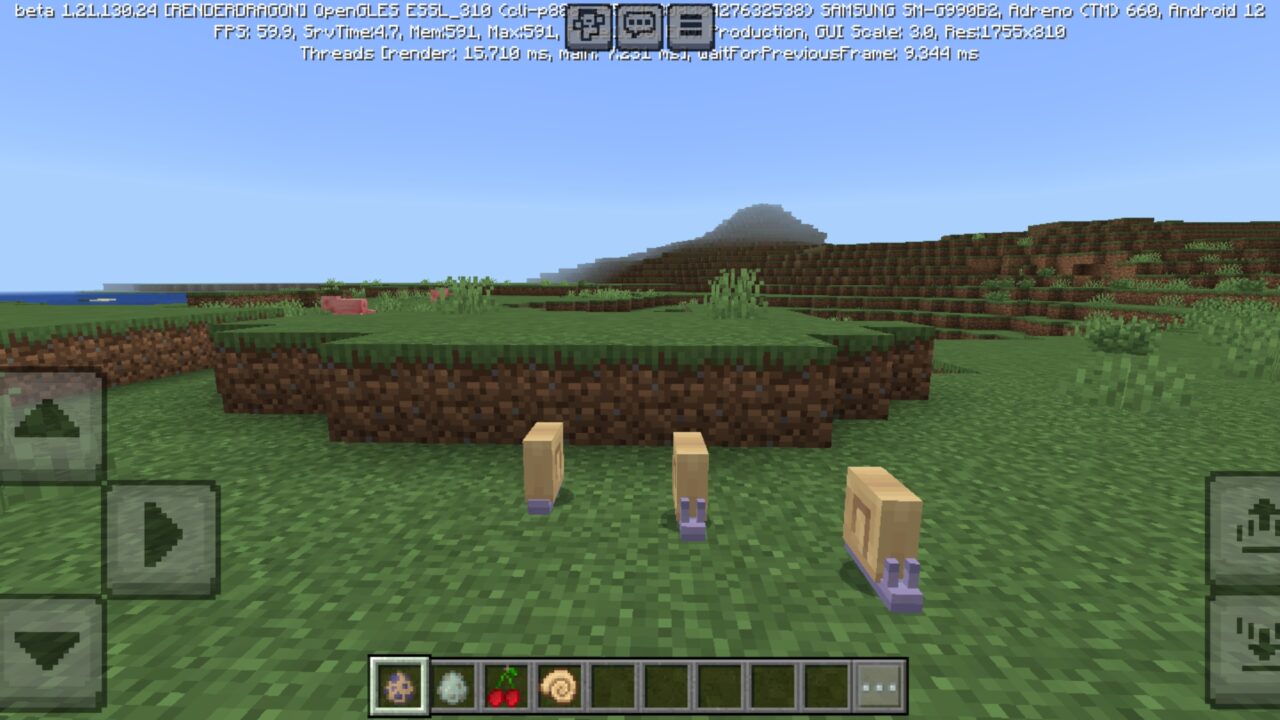Open the chat speech bubble icon
Screen dimensions: 1280x720
(x=640, y=26)
